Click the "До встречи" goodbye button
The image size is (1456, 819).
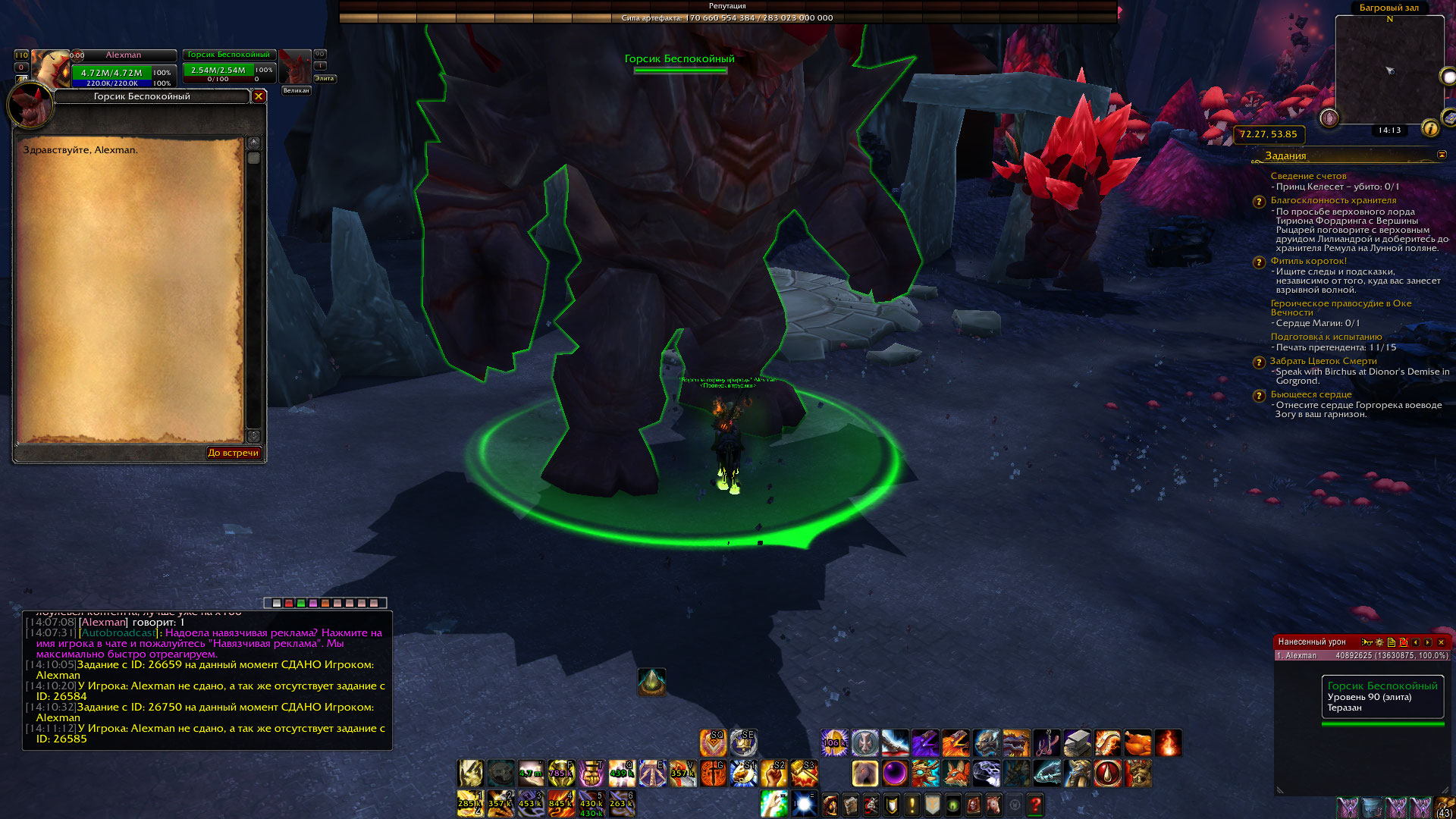coord(234,453)
